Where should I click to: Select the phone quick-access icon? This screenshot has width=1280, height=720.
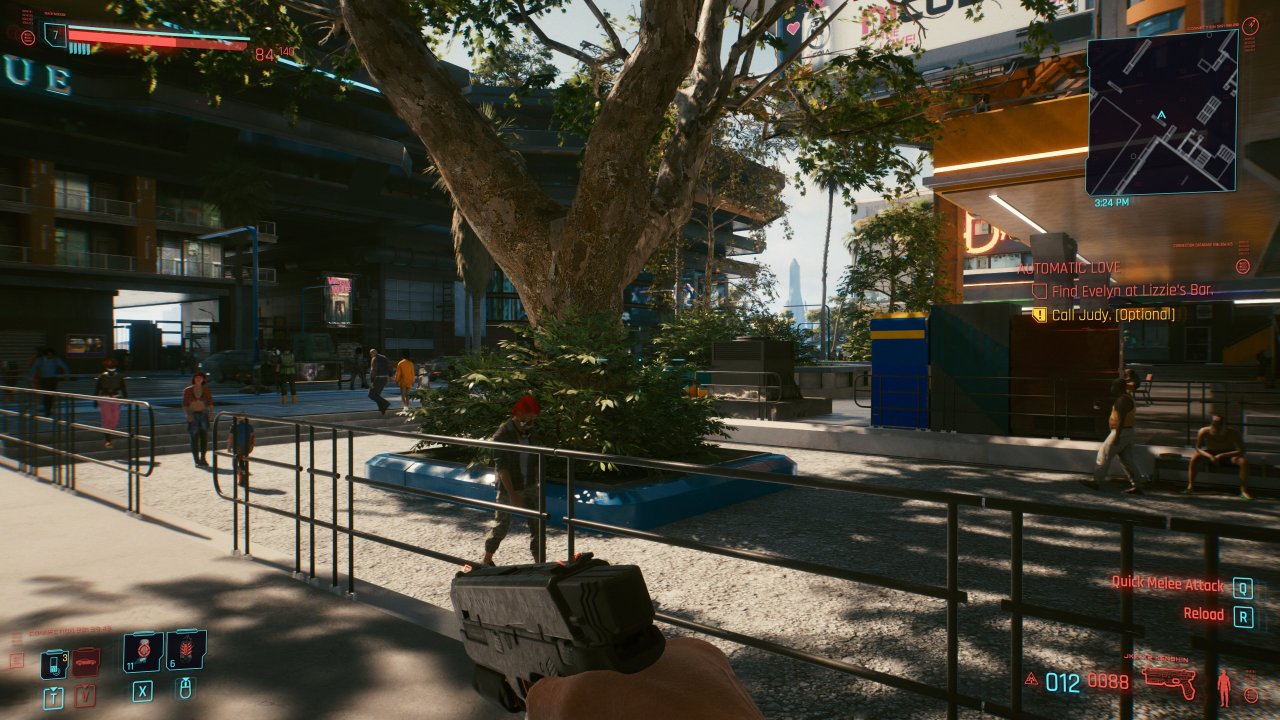point(54,663)
